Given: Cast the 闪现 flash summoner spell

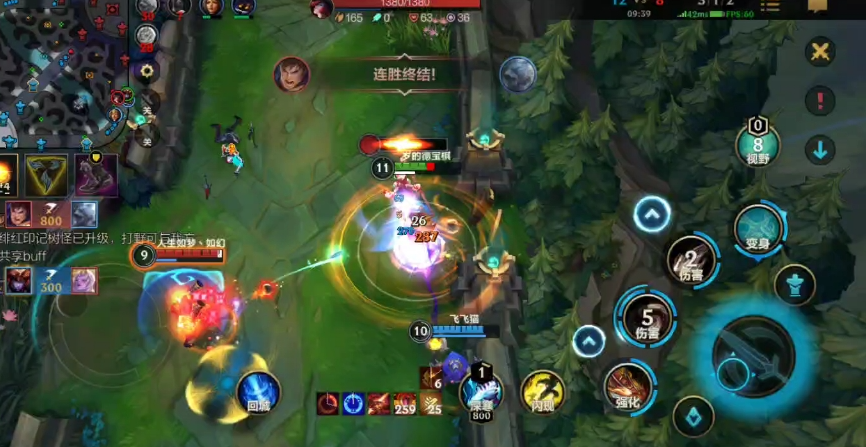Looking at the screenshot, I should pyautogui.click(x=543, y=391).
